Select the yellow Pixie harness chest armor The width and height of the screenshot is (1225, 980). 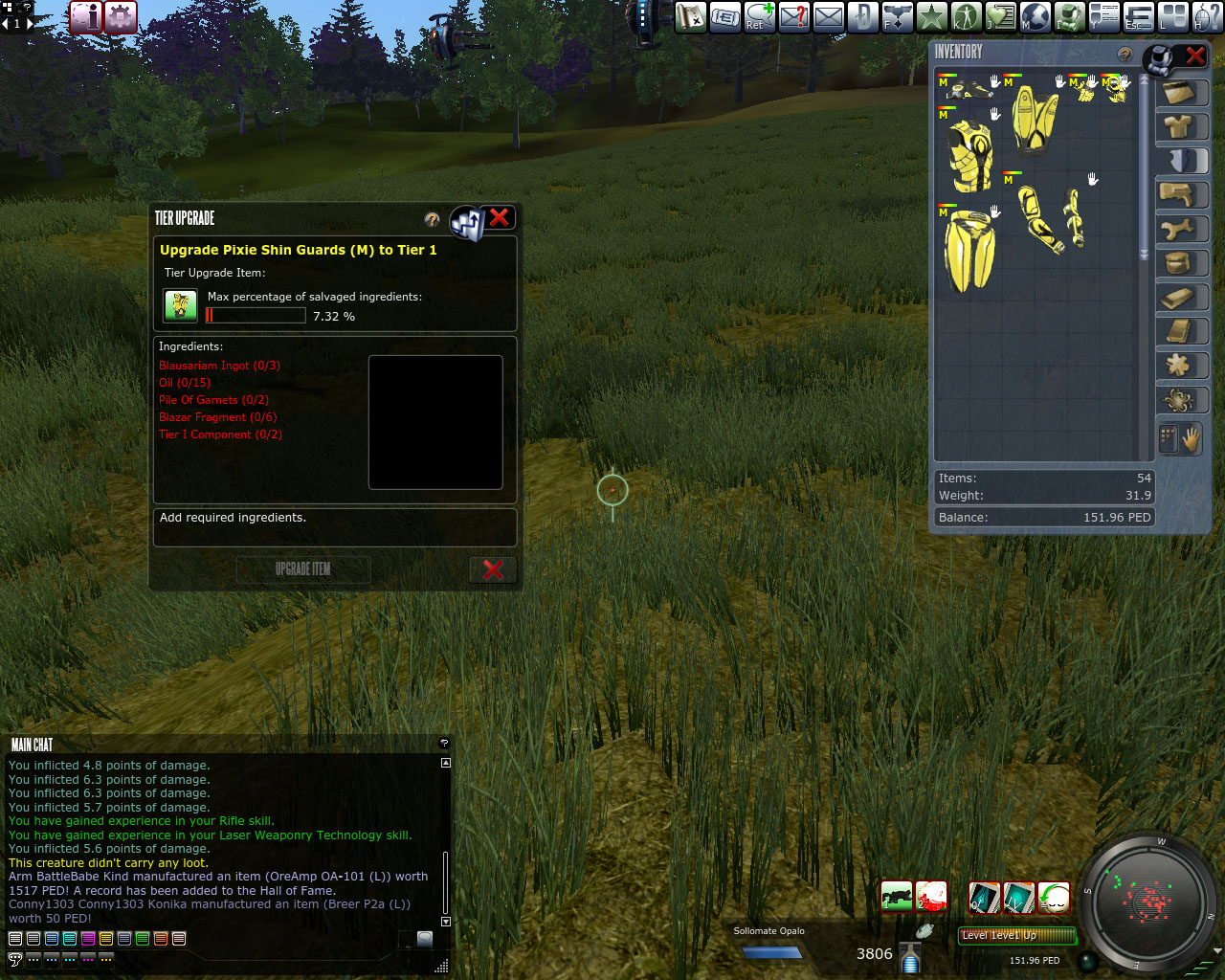pyautogui.click(x=969, y=153)
